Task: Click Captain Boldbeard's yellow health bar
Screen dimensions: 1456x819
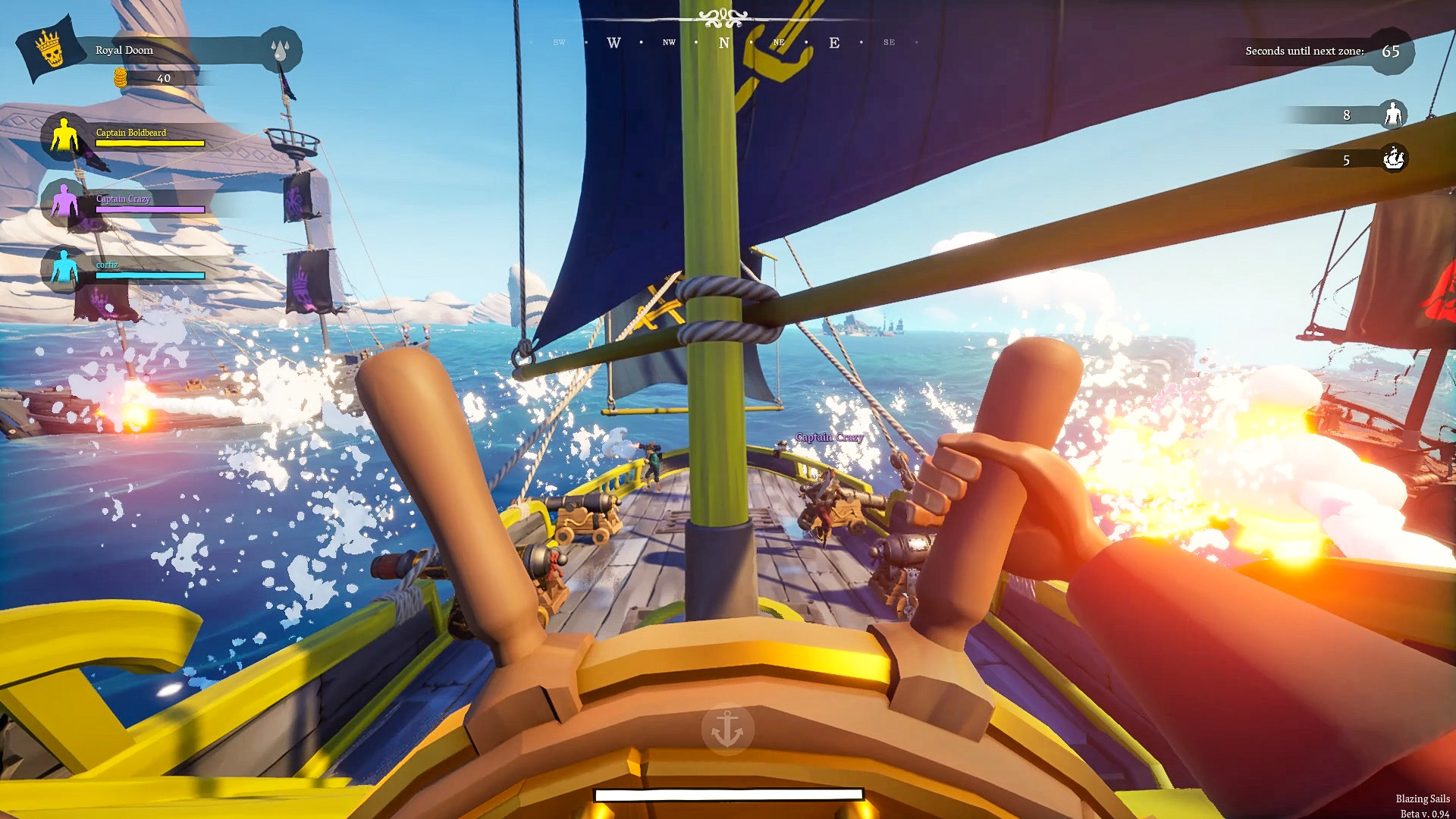Action: 149,143
